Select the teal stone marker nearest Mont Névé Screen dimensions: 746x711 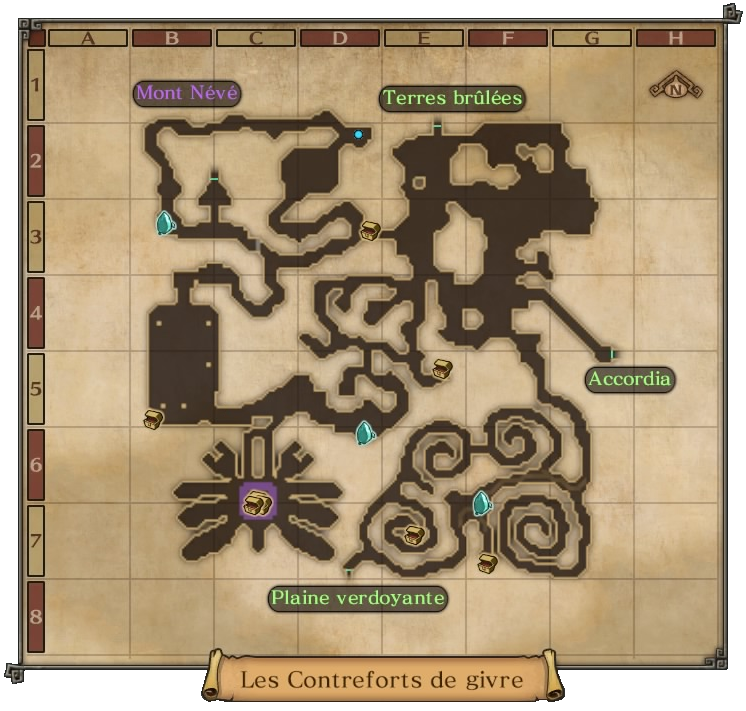click(165, 223)
